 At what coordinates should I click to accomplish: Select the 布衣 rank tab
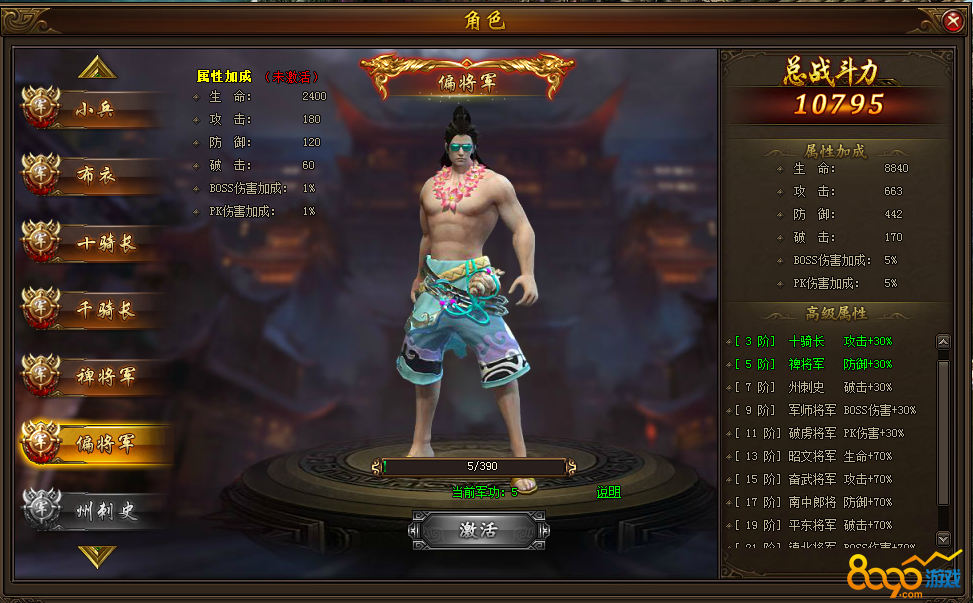(x=95, y=175)
